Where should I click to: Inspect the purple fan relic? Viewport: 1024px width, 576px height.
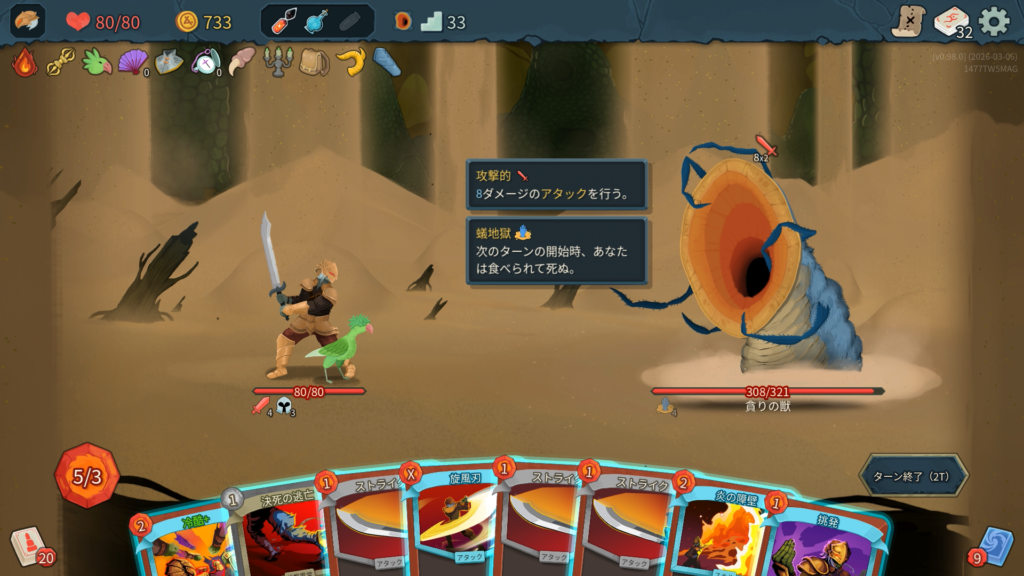(132, 62)
